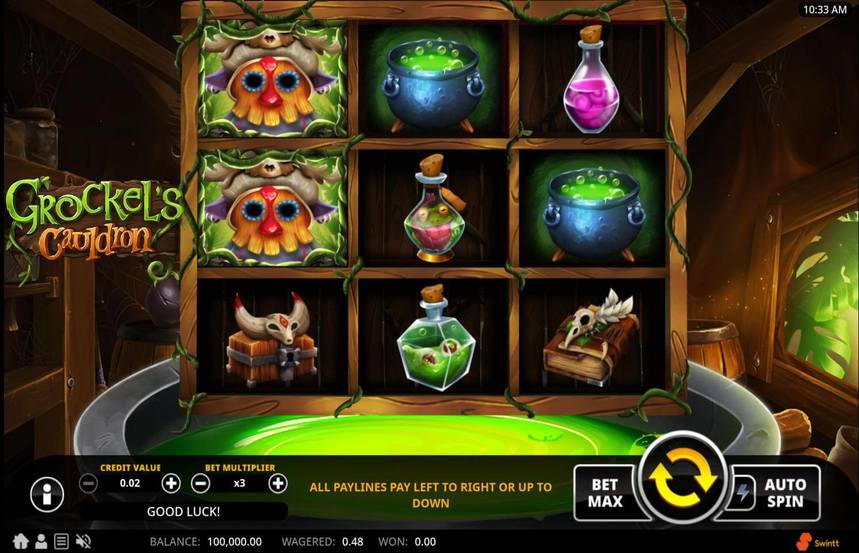Open the player profile icon

pyautogui.click(x=41, y=541)
